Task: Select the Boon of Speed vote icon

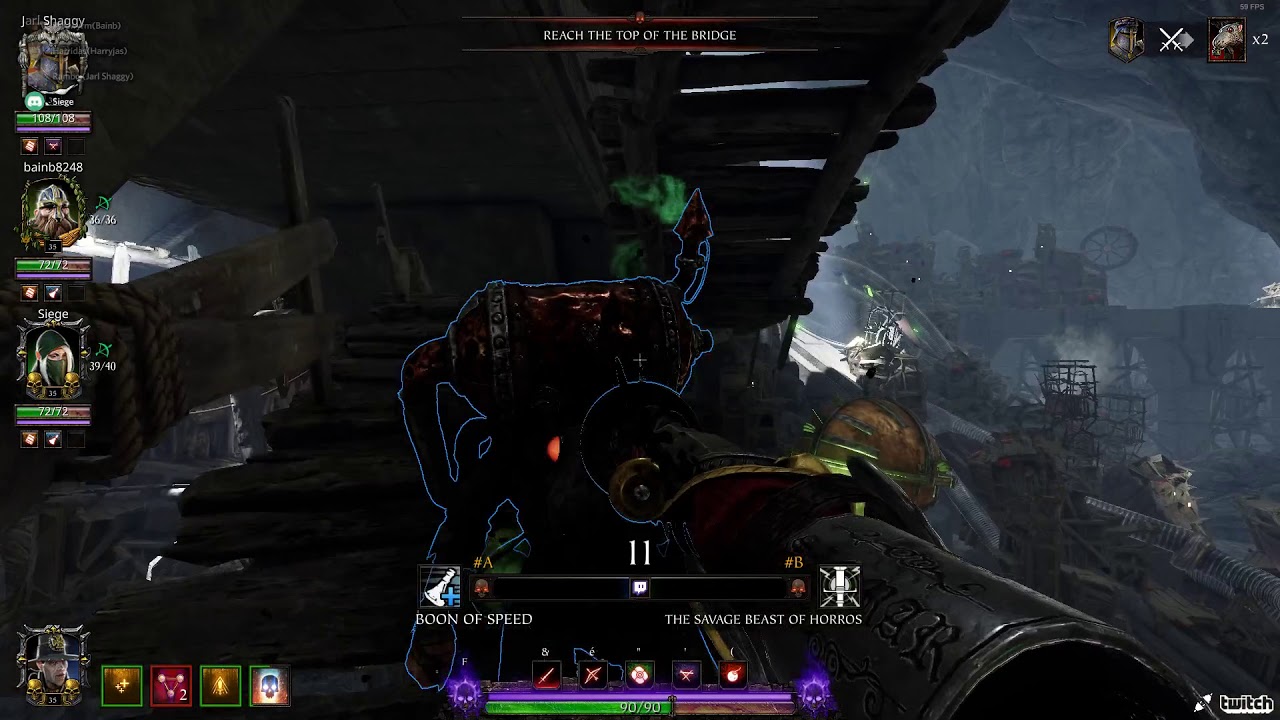Action: pyautogui.click(x=439, y=588)
